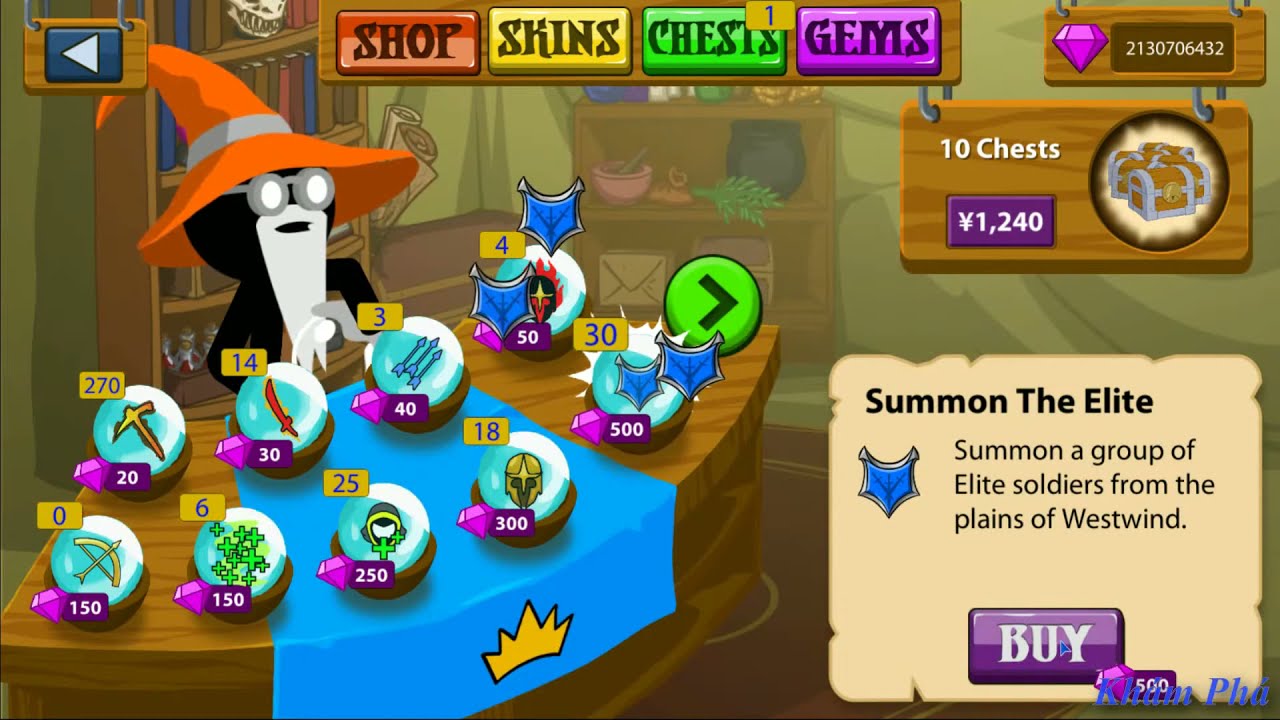
Task: Show the GEMS tab
Action: 868,40
